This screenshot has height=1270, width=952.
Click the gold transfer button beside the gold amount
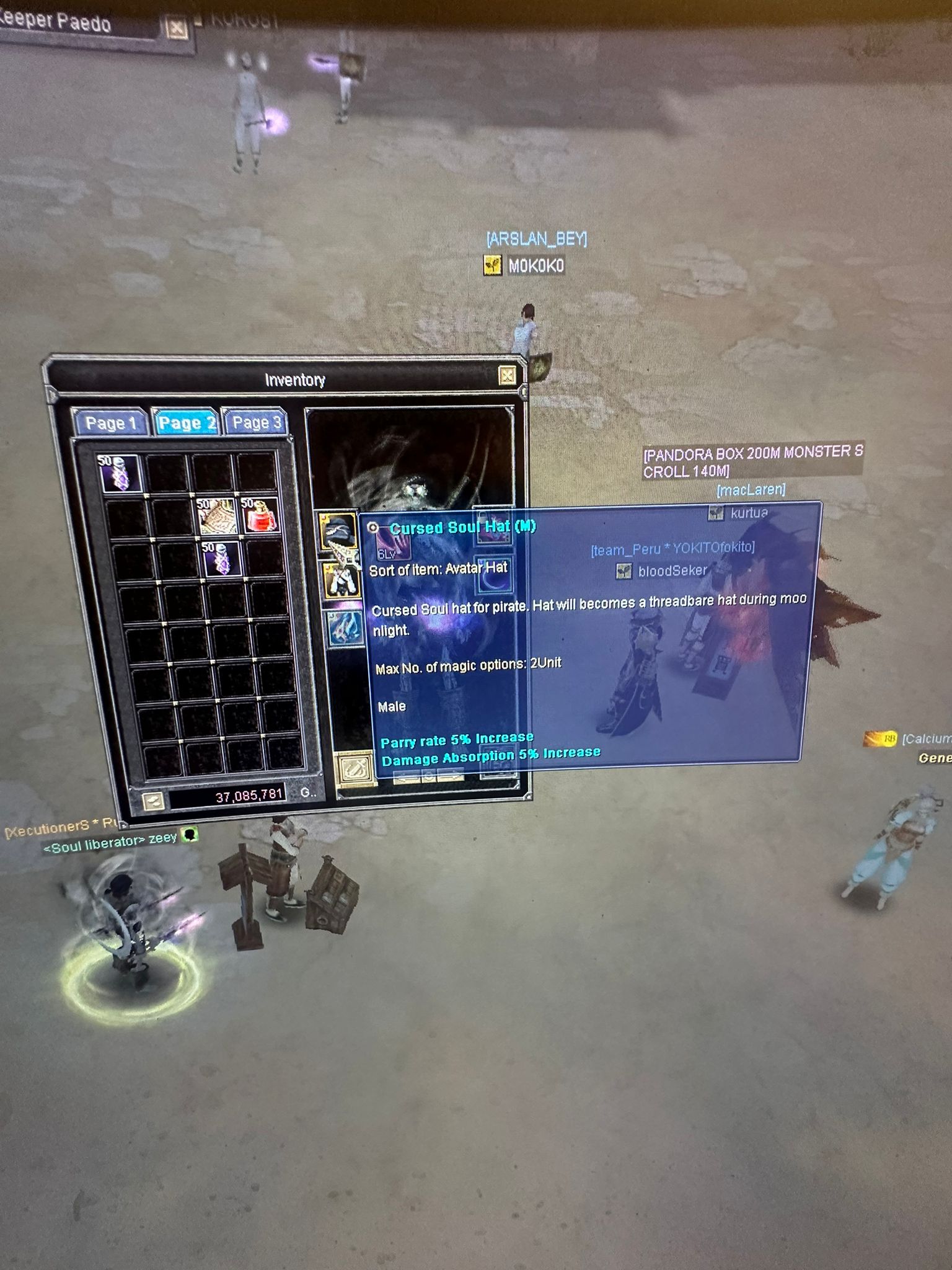click(x=152, y=801)
